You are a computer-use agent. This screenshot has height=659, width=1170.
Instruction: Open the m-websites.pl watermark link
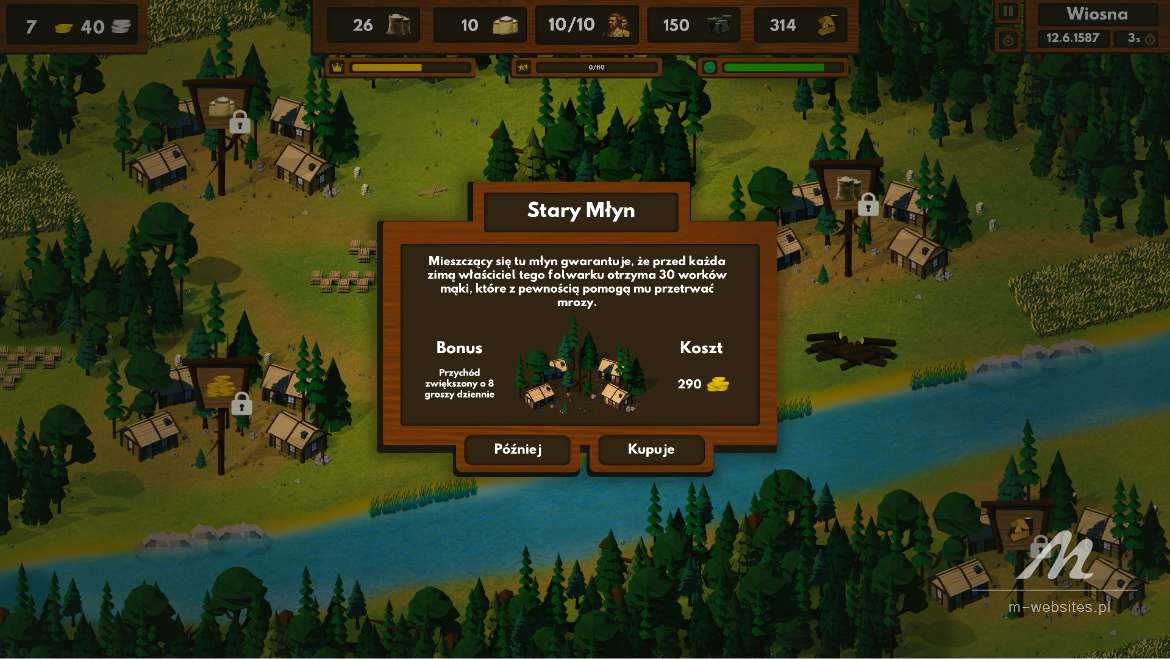coord(1060,606)
